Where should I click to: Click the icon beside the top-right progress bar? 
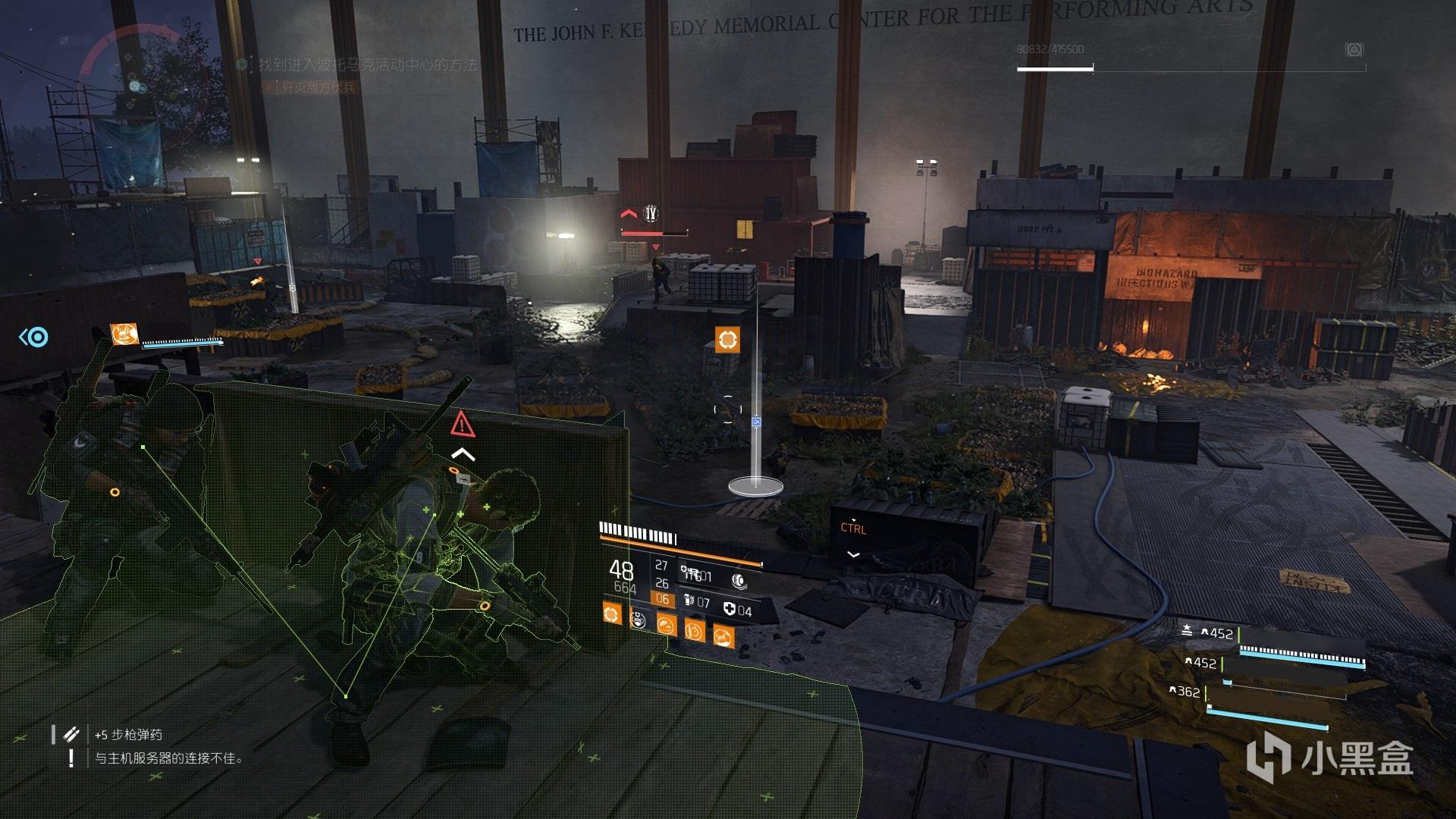tap(1354, 50)
